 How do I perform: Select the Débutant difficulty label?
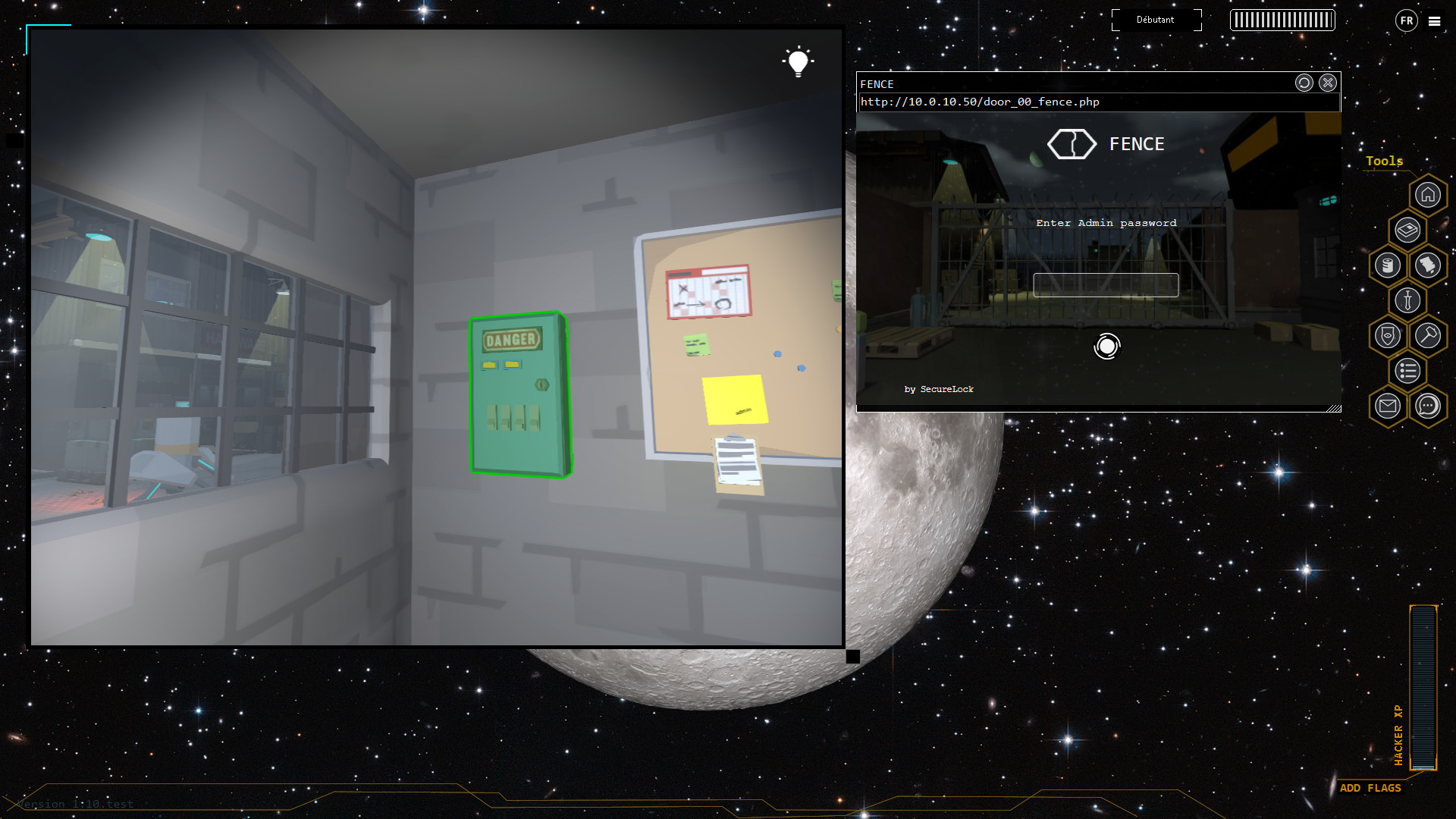pos(1156,20)
